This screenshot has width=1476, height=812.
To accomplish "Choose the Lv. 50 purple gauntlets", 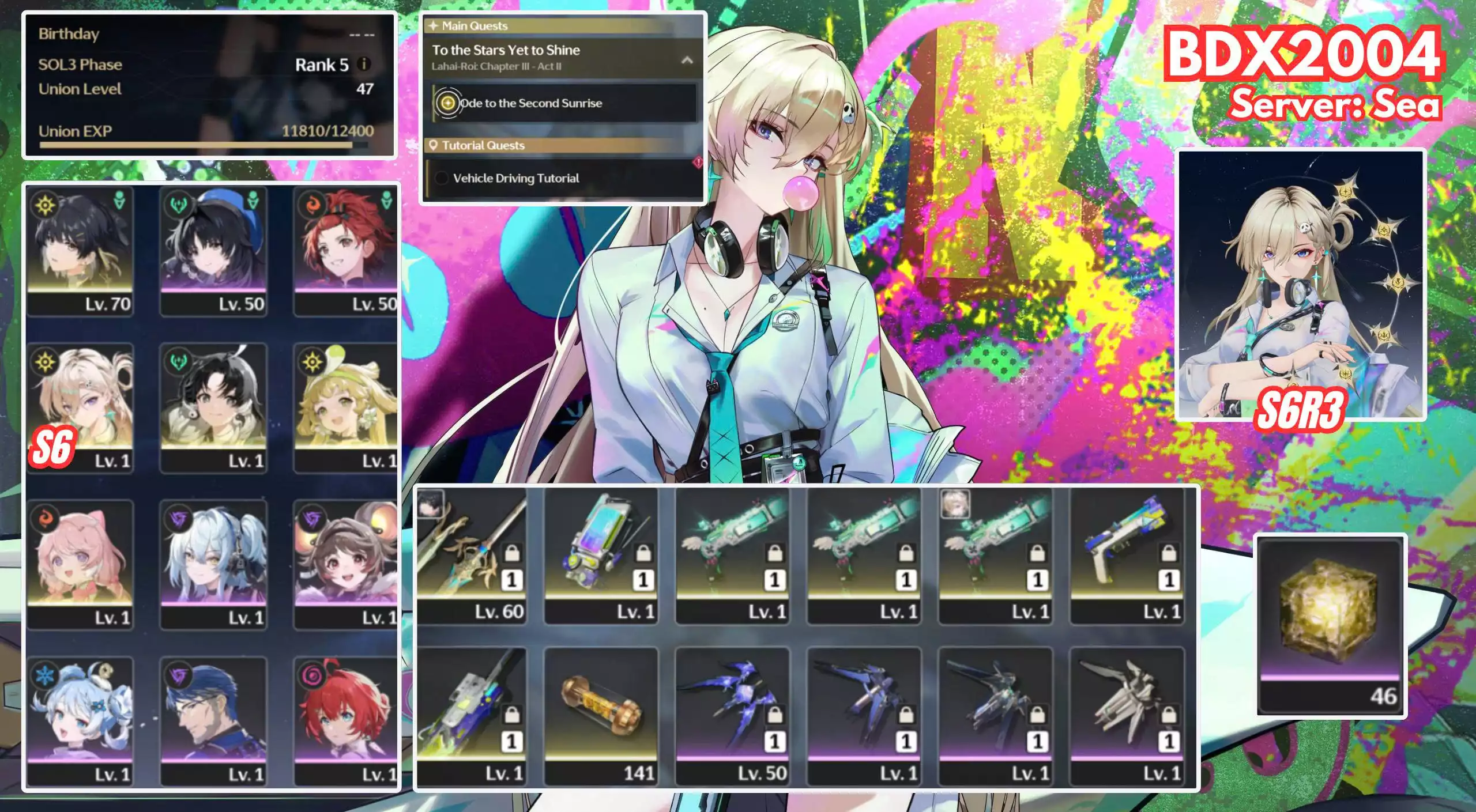I will pos(732,716).
